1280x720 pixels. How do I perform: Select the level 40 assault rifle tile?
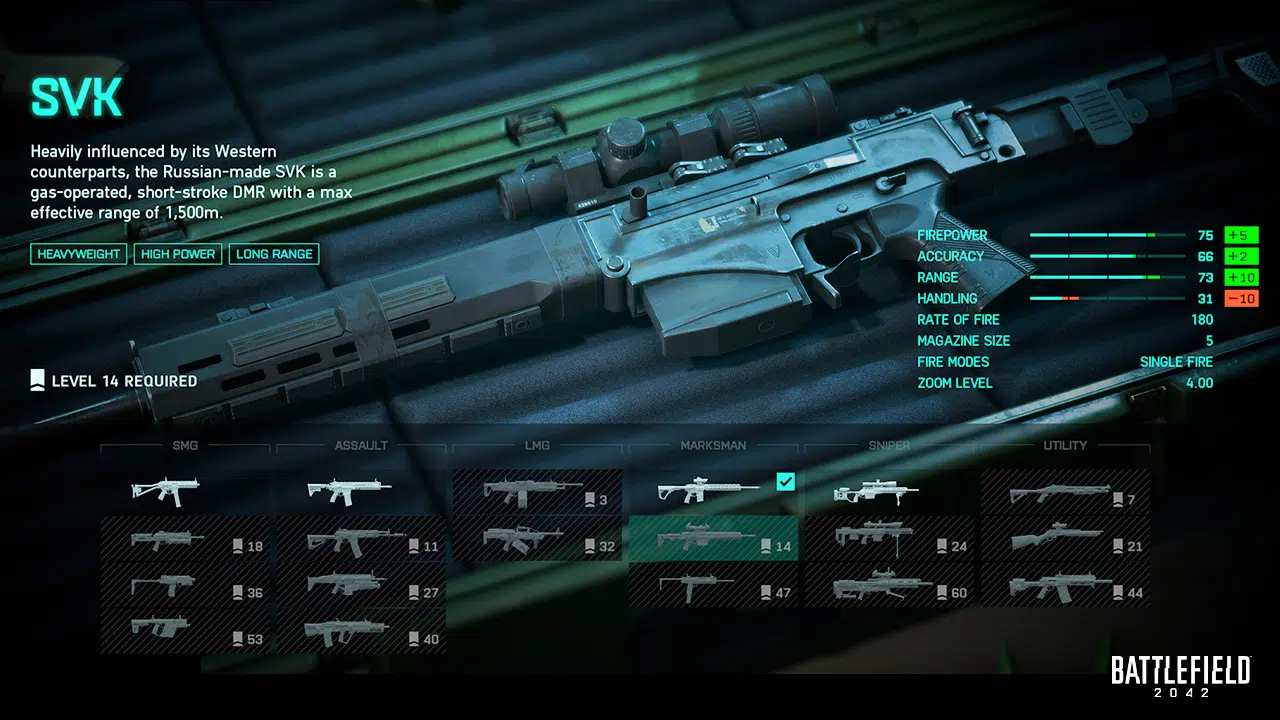pos(362,632)
